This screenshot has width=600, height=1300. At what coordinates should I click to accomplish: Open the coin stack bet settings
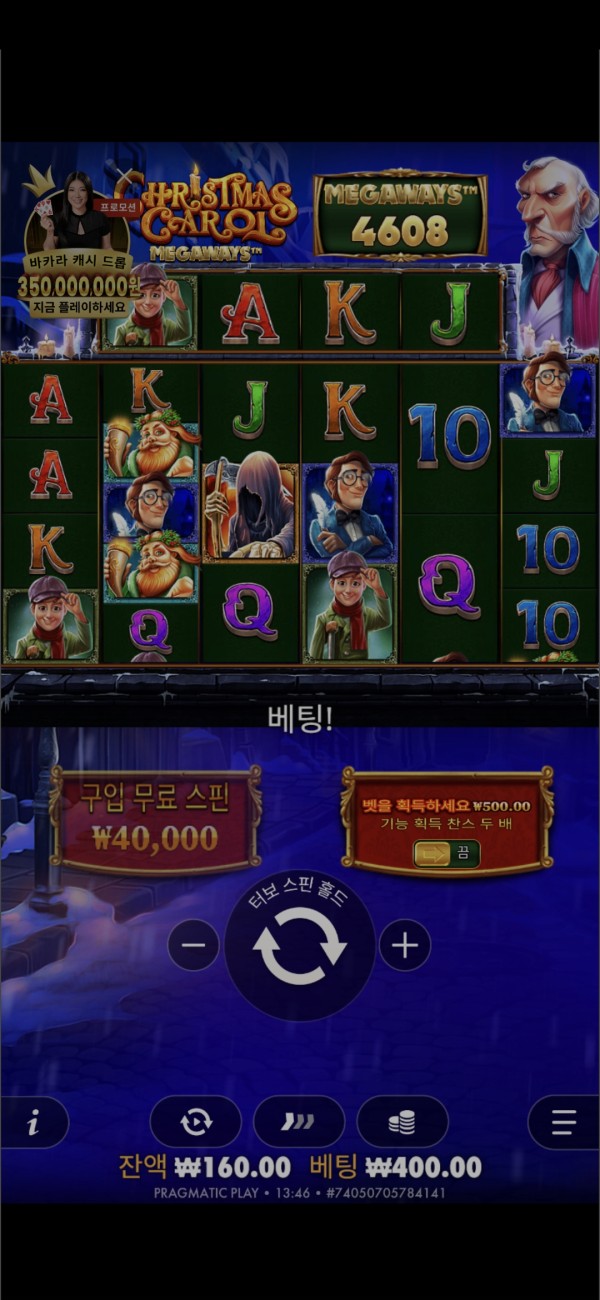pyautogui.click(x=402, y=1122)
